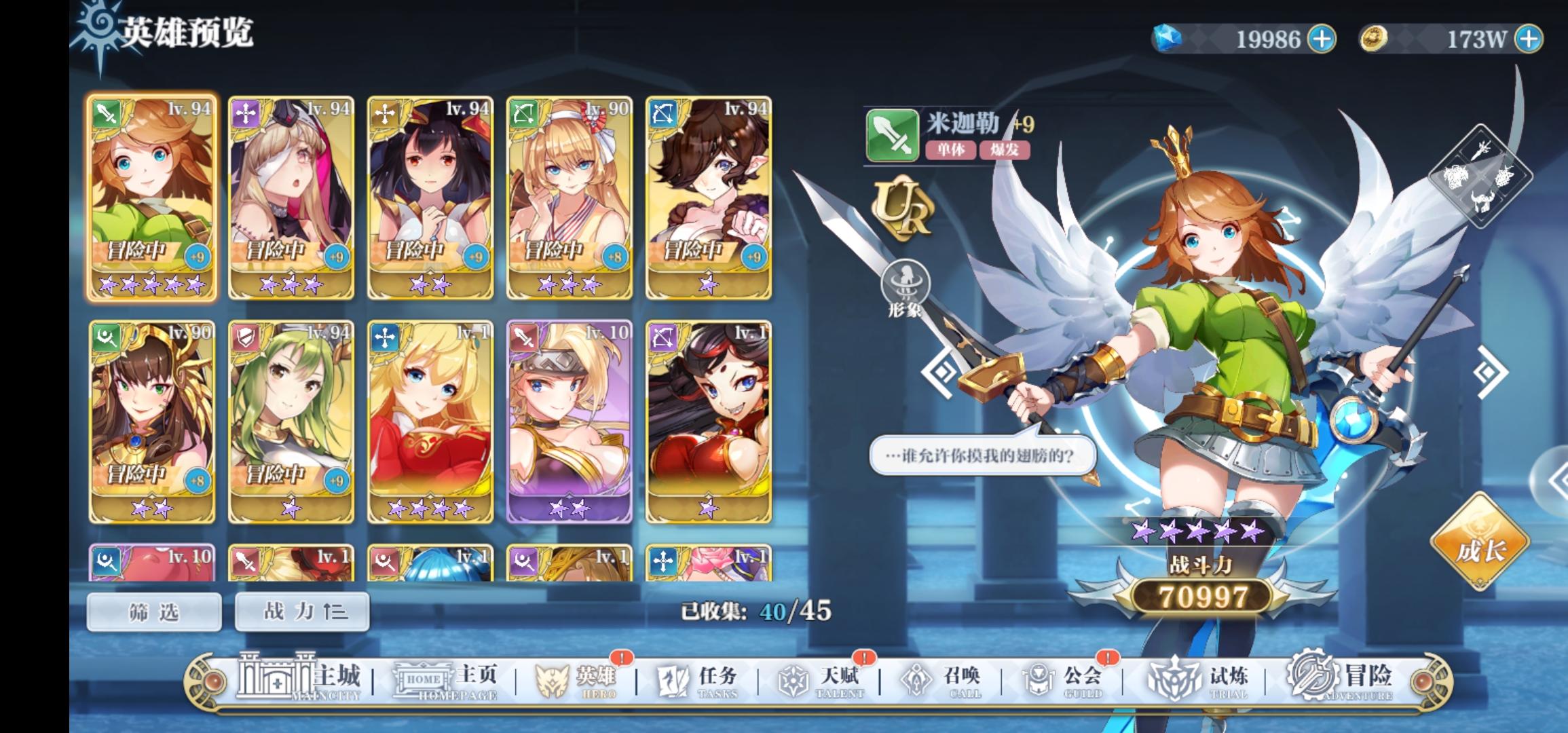
Task: Tap the sword class icon on Michael's card
Action: (105, 114)
